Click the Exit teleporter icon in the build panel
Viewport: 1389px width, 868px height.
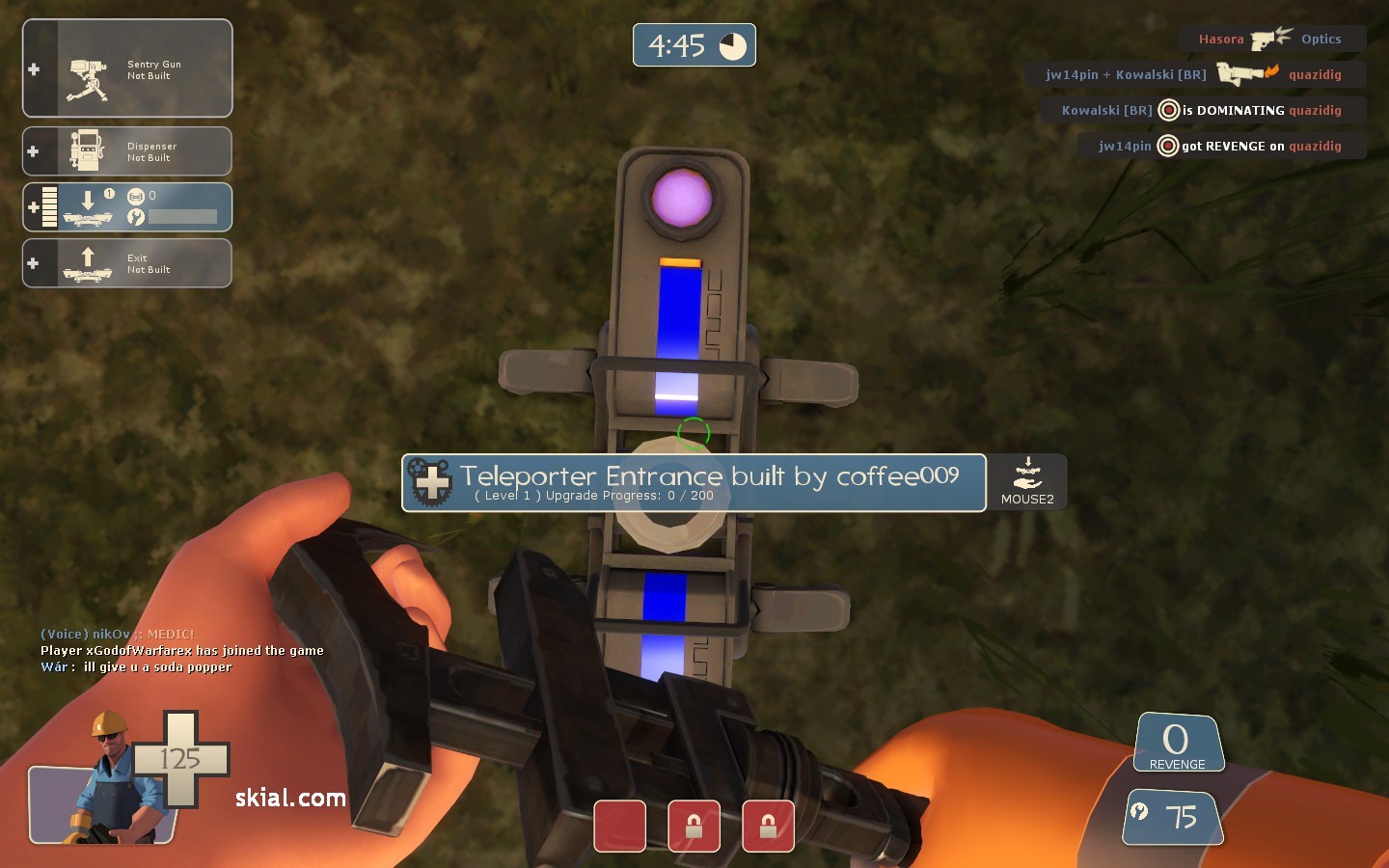[87, 262]
